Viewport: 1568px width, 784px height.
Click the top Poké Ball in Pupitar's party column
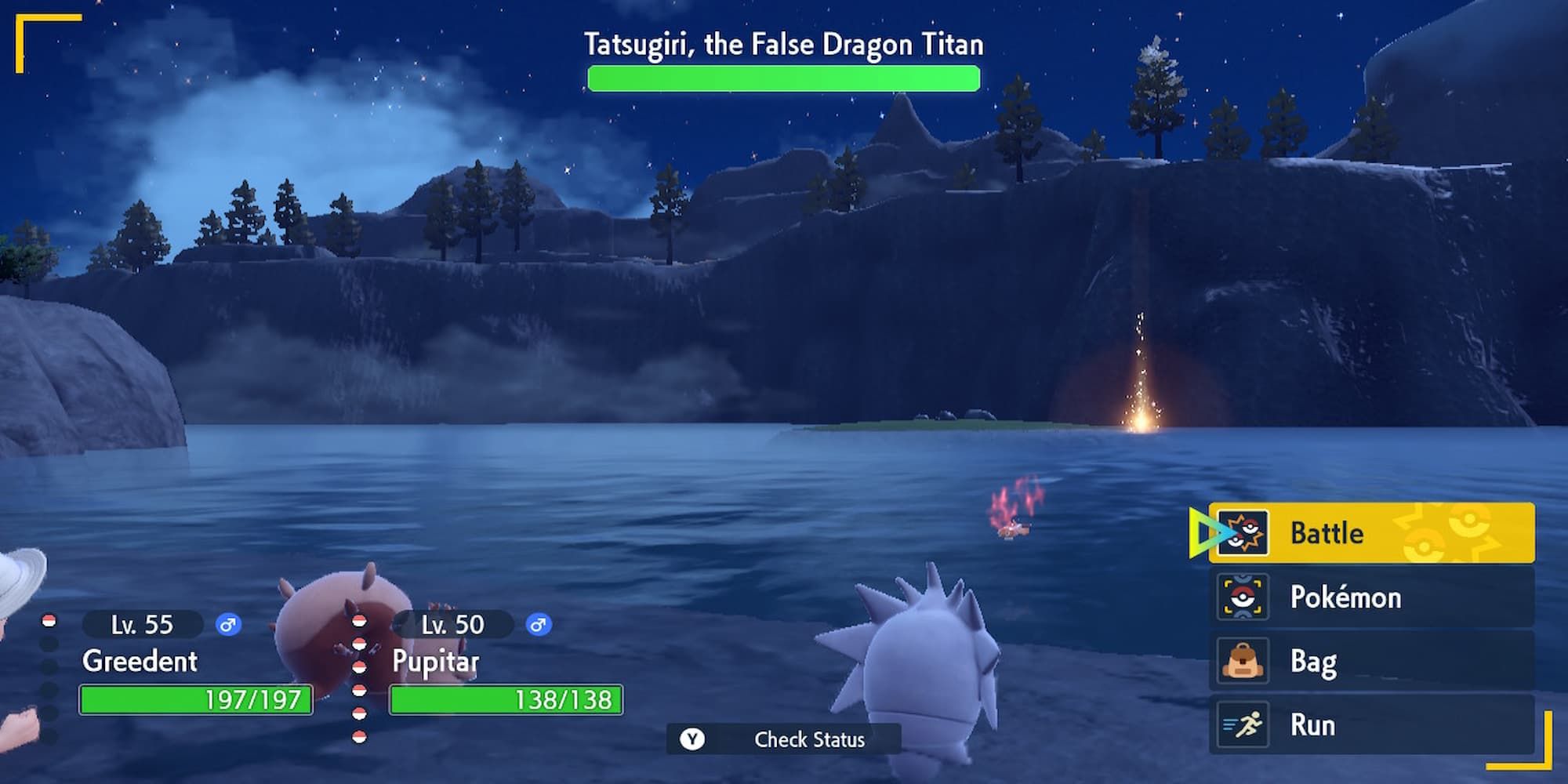point(359,622)
